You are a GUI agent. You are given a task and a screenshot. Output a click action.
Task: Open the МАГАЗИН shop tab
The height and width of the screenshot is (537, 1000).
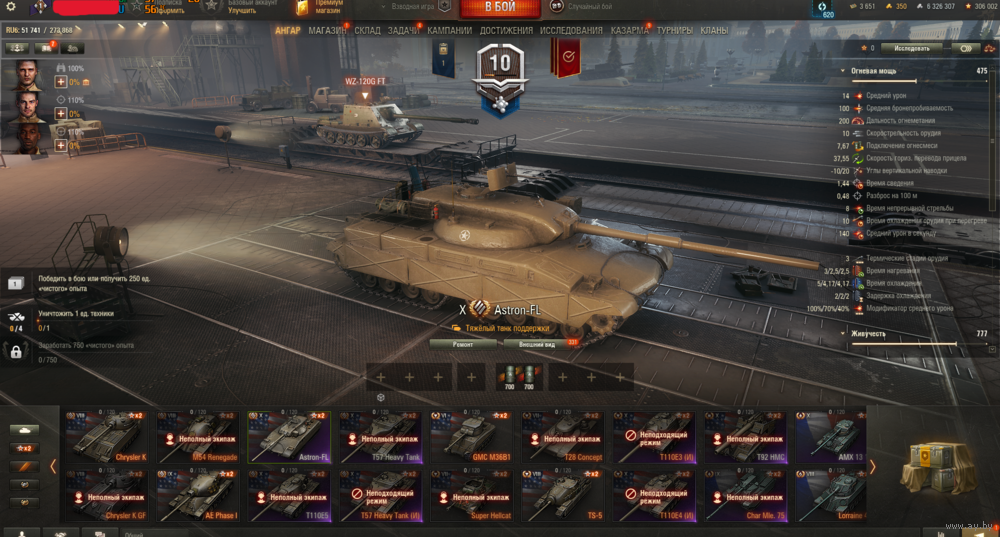(x=328, y=31)
